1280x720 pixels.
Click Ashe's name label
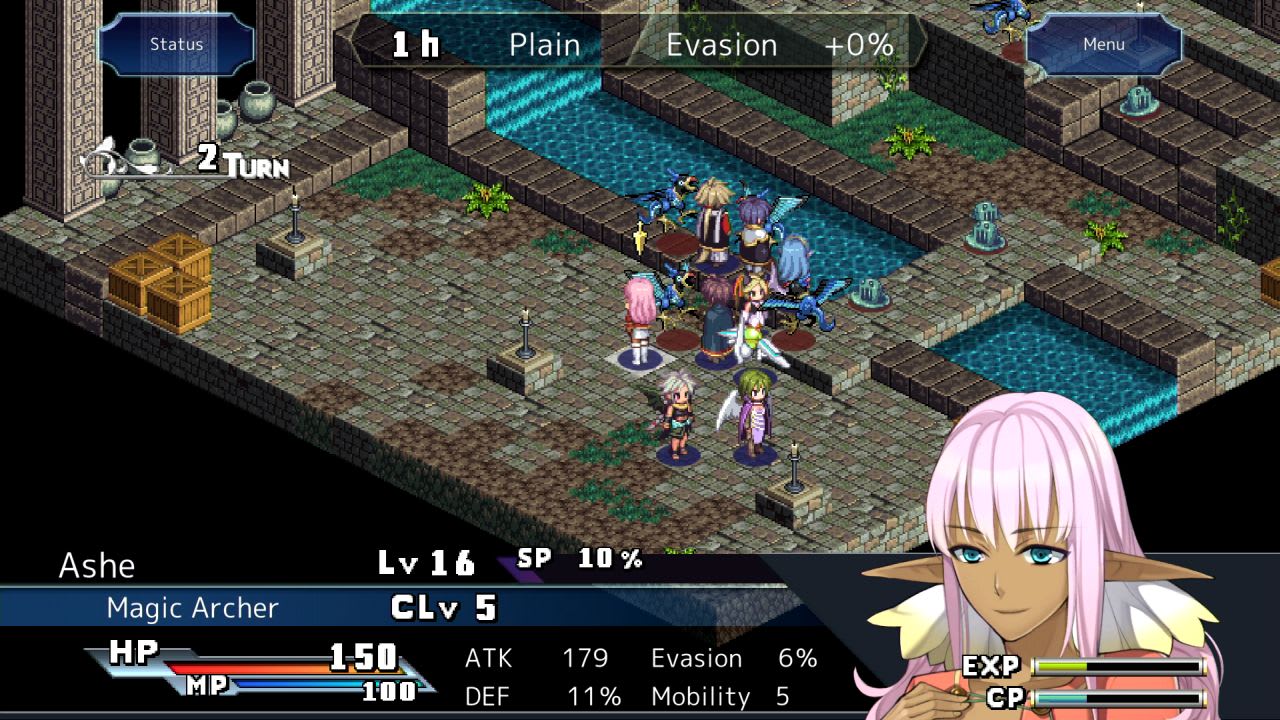pos(97,566)
